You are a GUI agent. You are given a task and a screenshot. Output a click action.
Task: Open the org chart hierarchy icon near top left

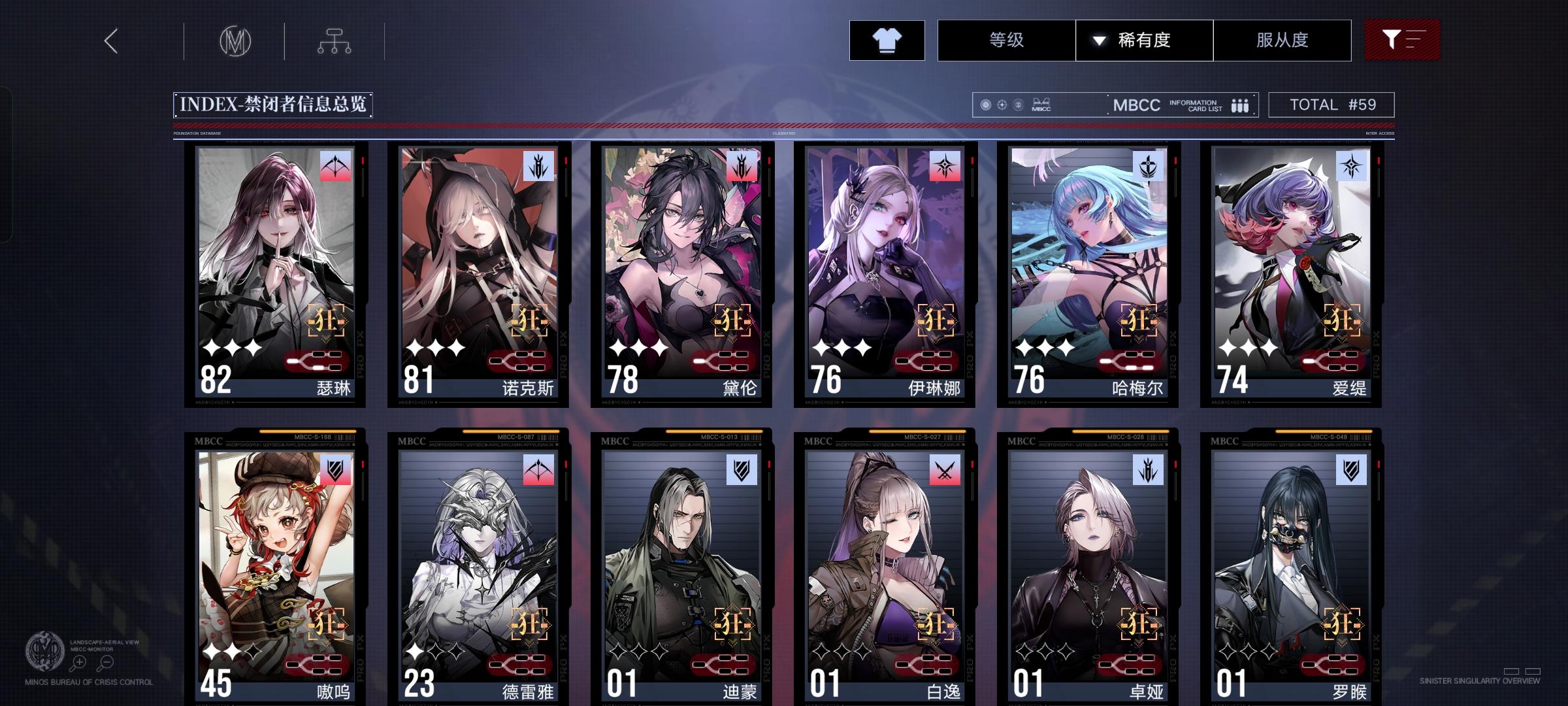(x=335, y=41)
